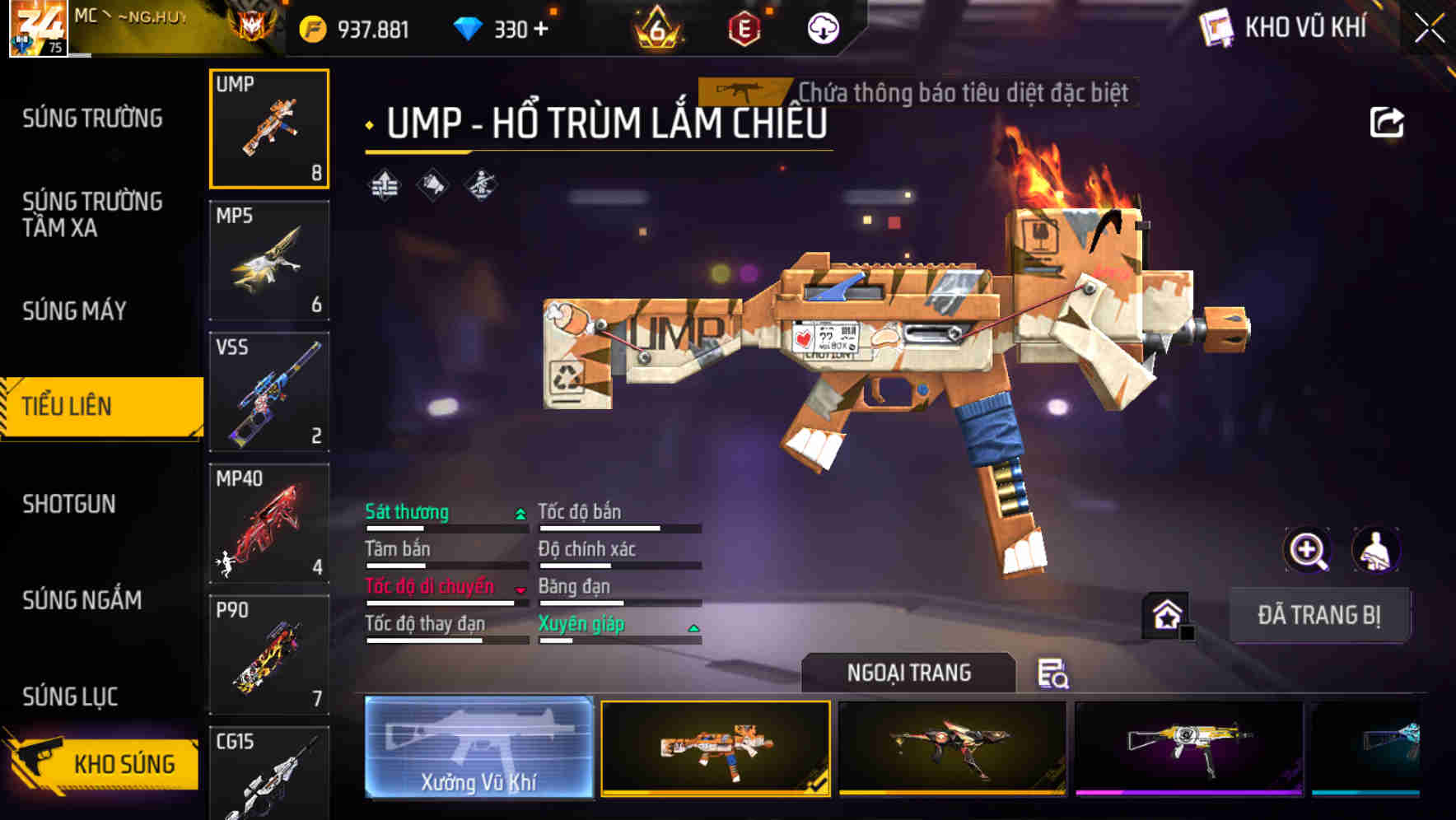Open the Ngoại Trang tab
Screen dimensions: 1456x820
[x=908, y=673]
